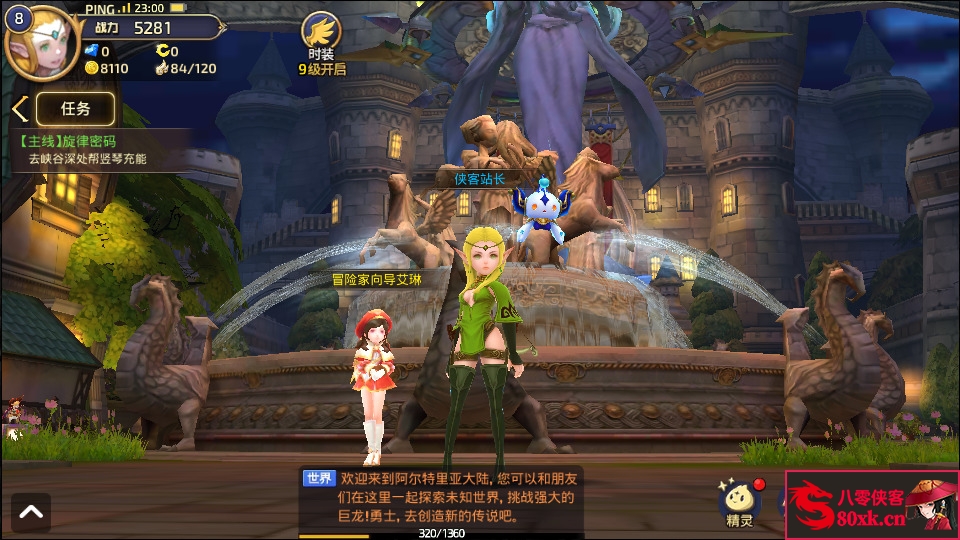Open the 精灵 sprite menu

[x=740, y=501]
